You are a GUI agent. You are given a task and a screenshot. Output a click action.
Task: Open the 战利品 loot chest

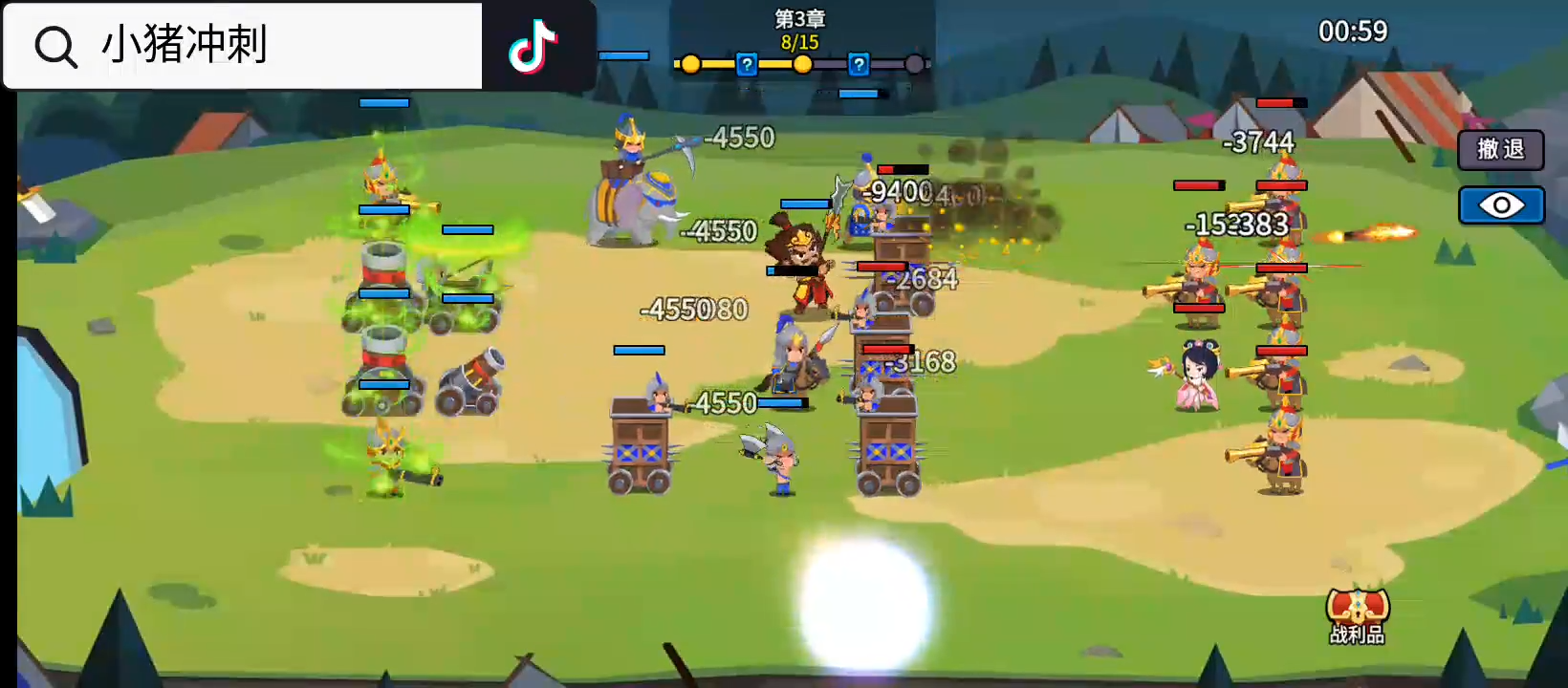click(x=1357, y=614)
